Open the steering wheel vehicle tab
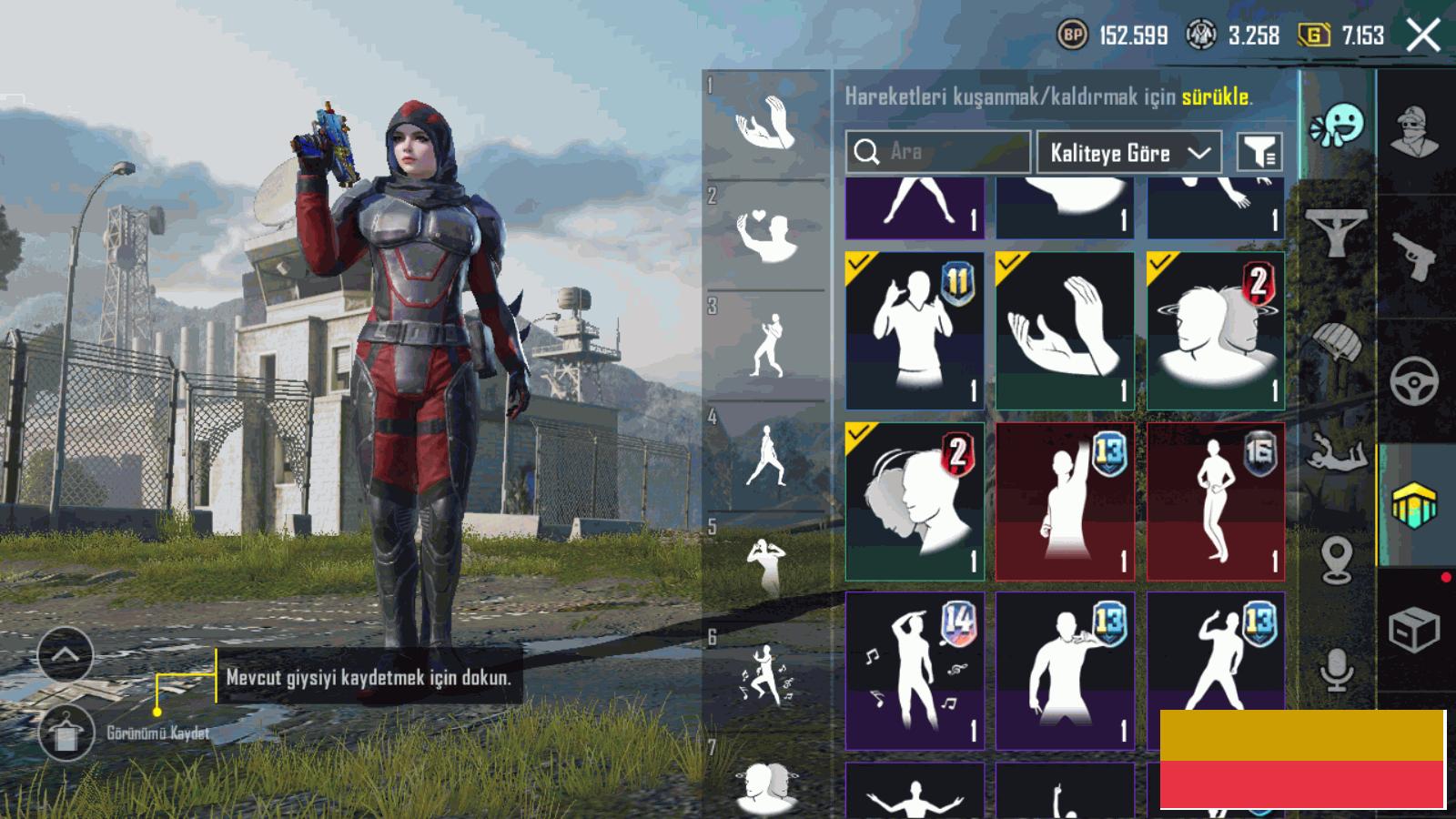Image resolution: width=1456 pixels, height=819 pixels. click(1414, 380)
